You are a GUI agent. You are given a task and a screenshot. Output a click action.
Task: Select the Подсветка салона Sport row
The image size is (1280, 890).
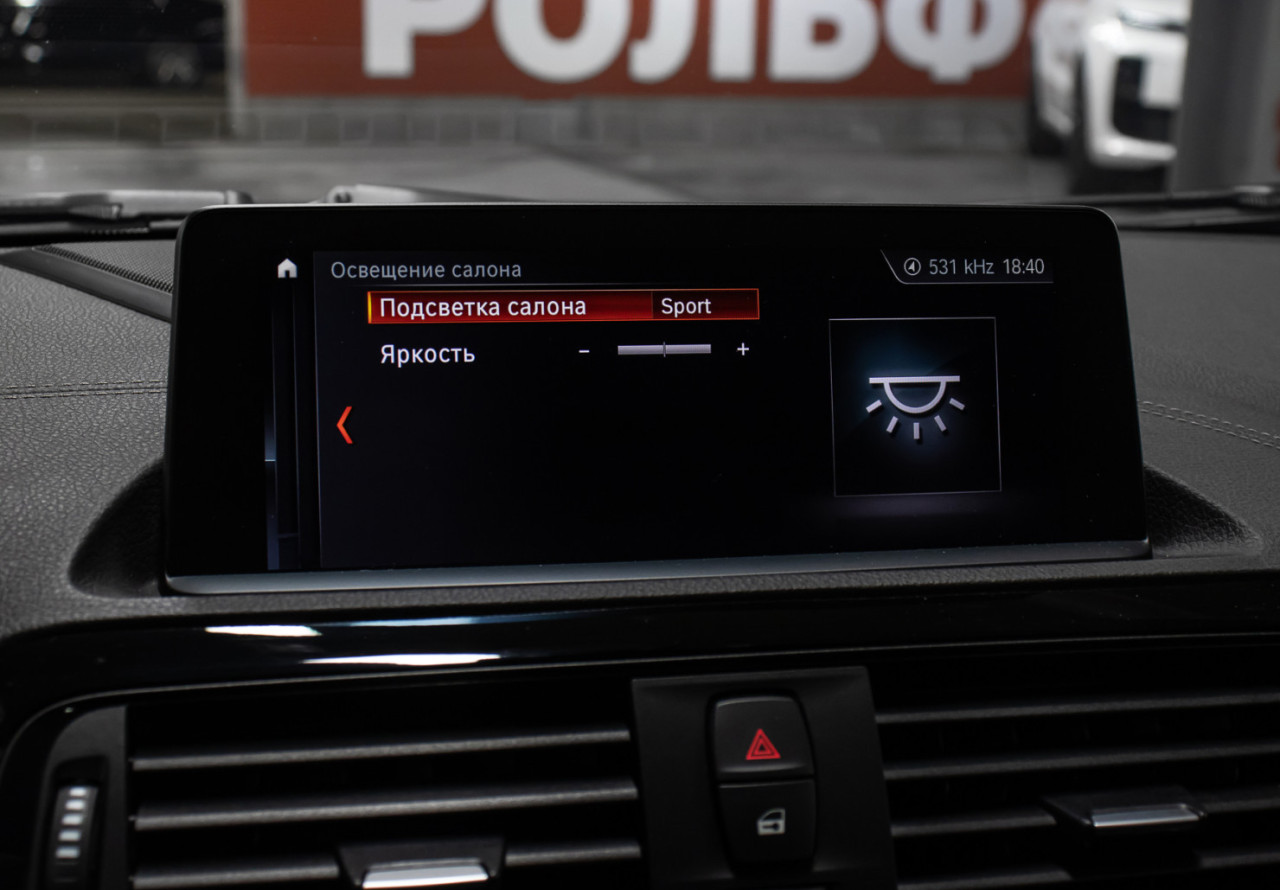point(563,306)
